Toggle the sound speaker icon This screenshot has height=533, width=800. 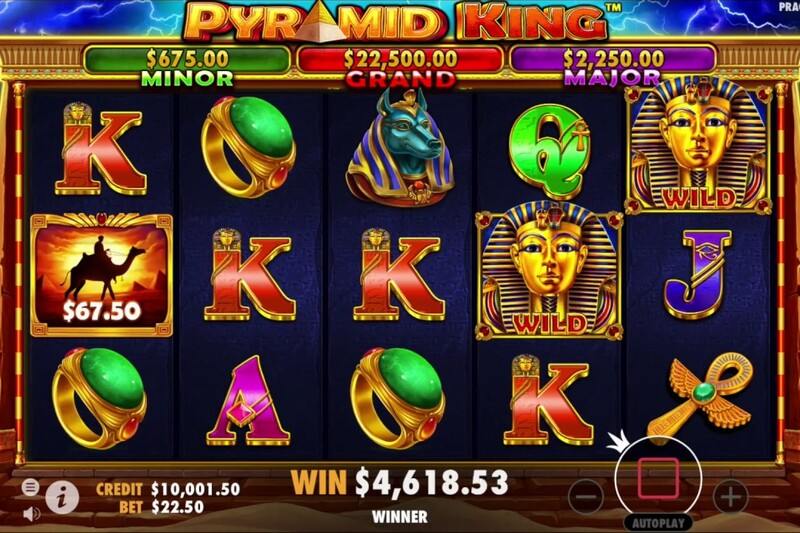click(x=31, y=513)
